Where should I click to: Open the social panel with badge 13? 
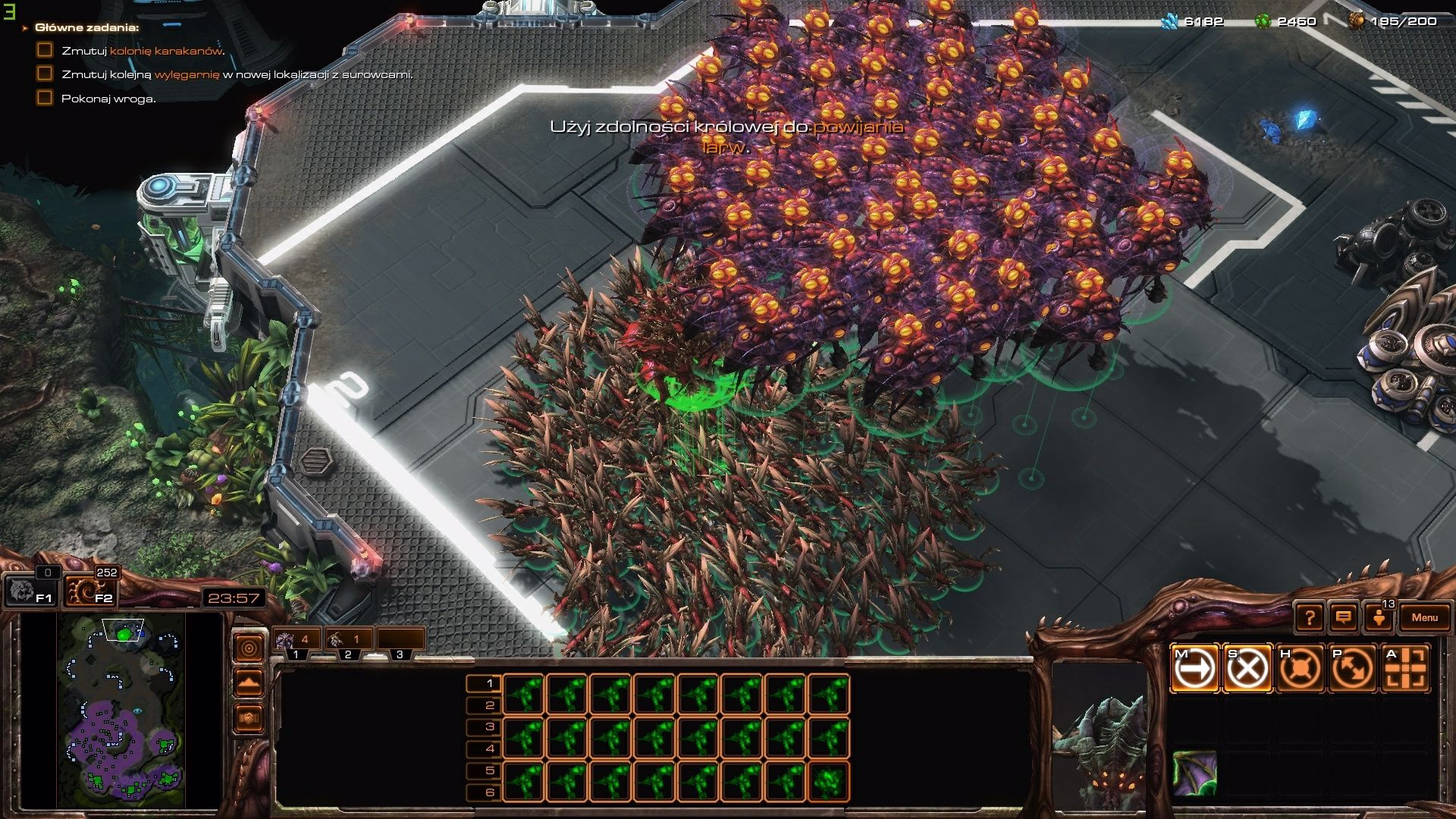pyautogui.click(x=1379, y=617)
